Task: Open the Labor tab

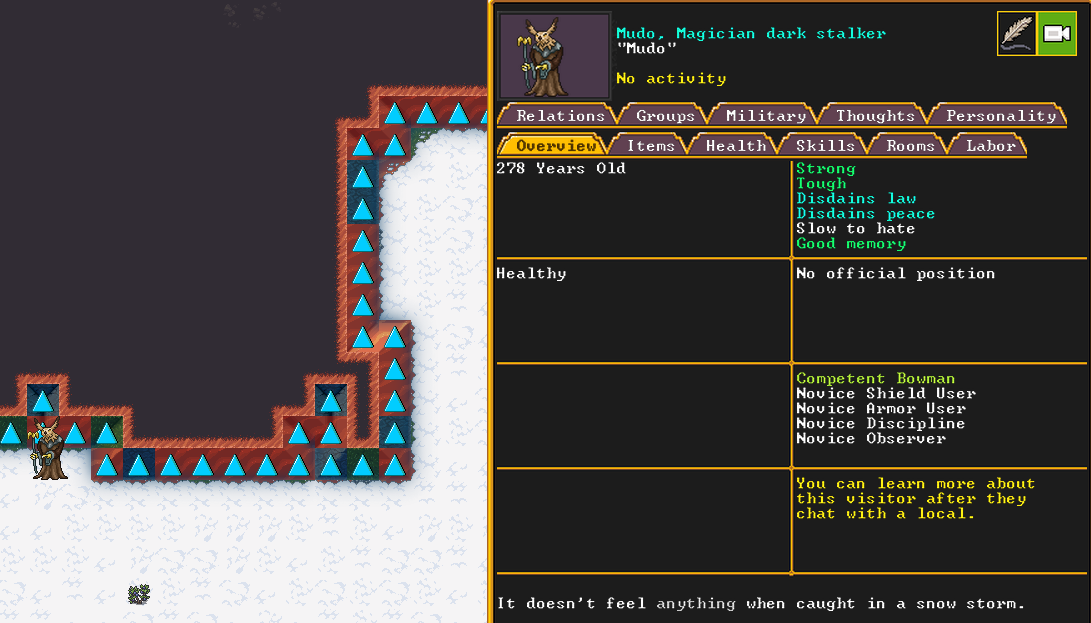Action: tap(990, 146)
